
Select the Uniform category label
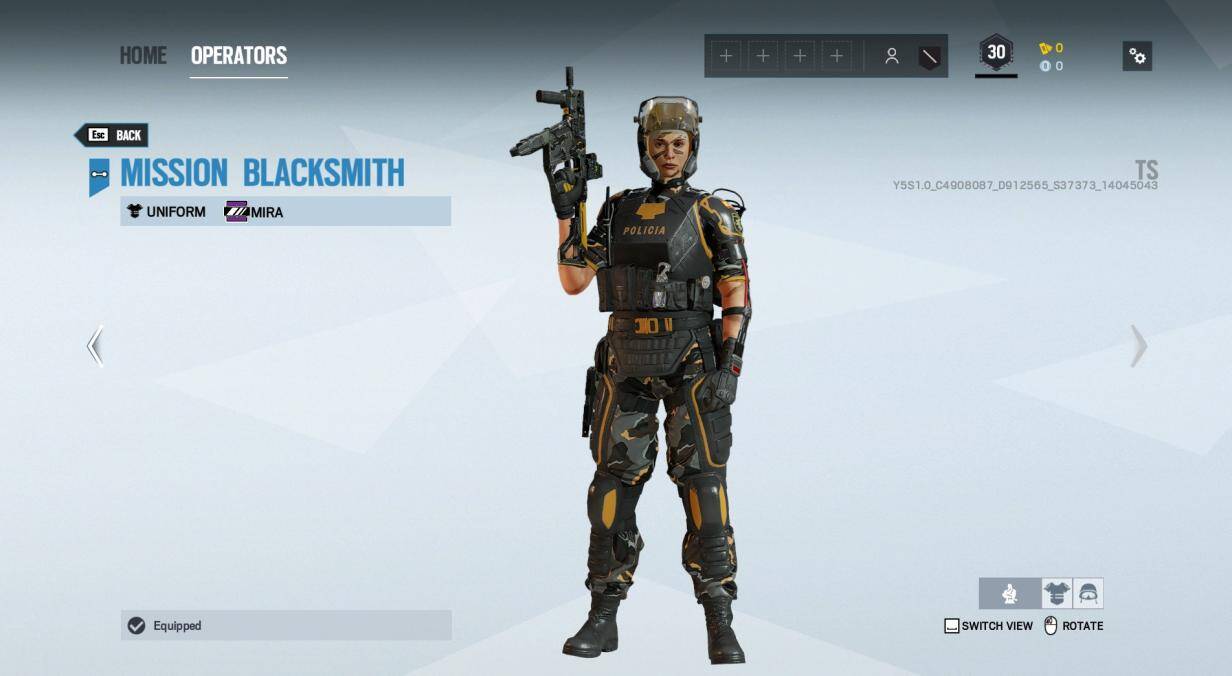point(166,211)
